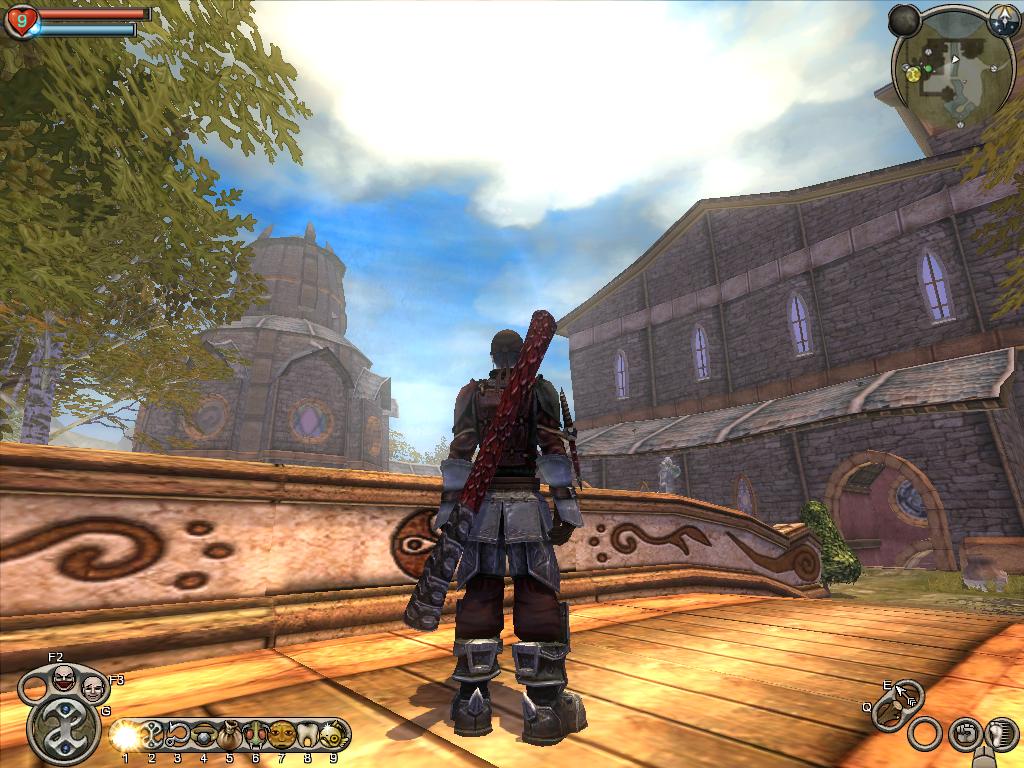The width and height of the screenshot is (1024, 768).
Task: Choose the golden face mask in slot 7
Action: 282,736
